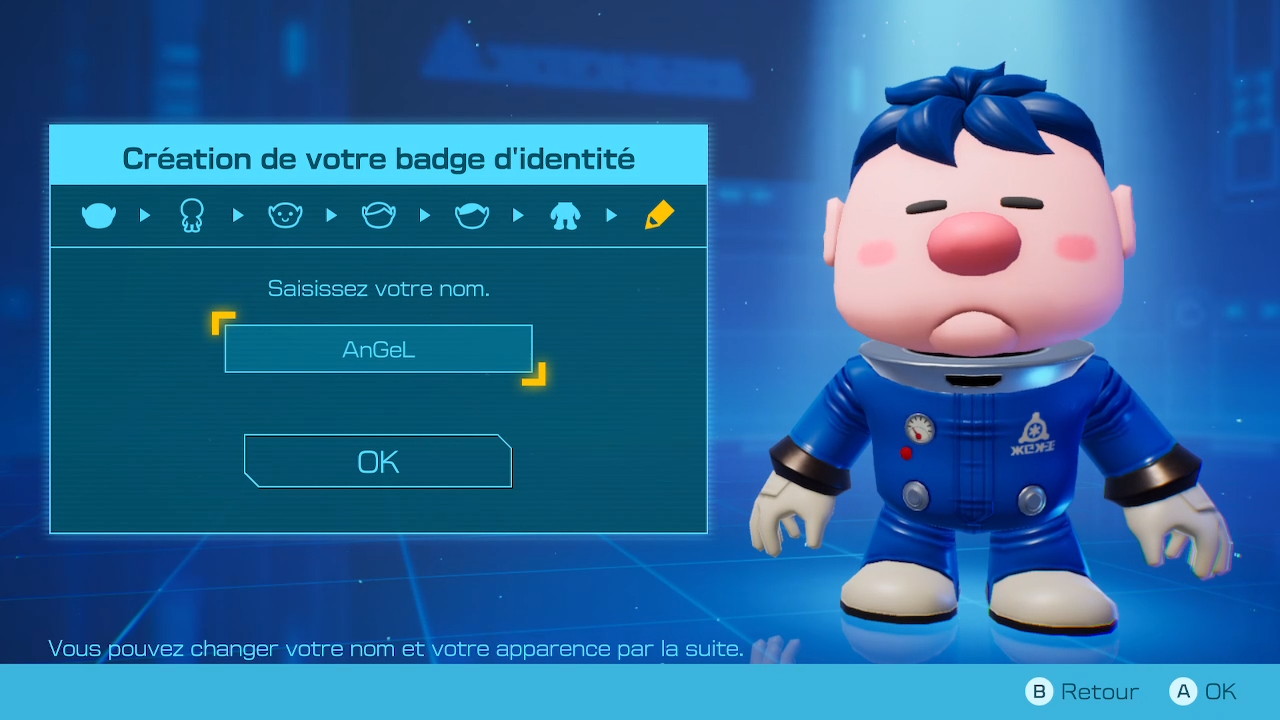Choose the filled spacesuit body step

565,215
